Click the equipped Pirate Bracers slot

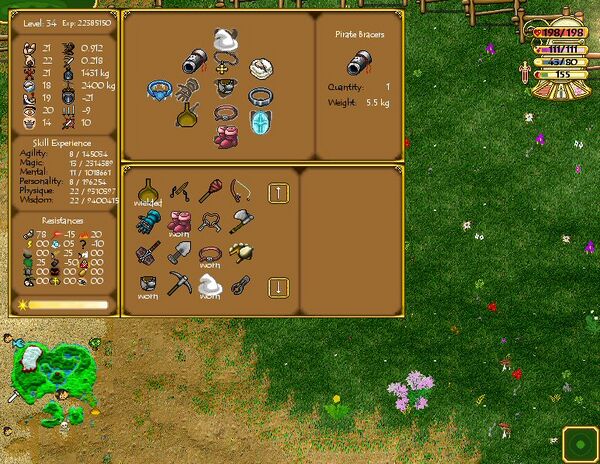pyautogui.click(x=194, y=63)
